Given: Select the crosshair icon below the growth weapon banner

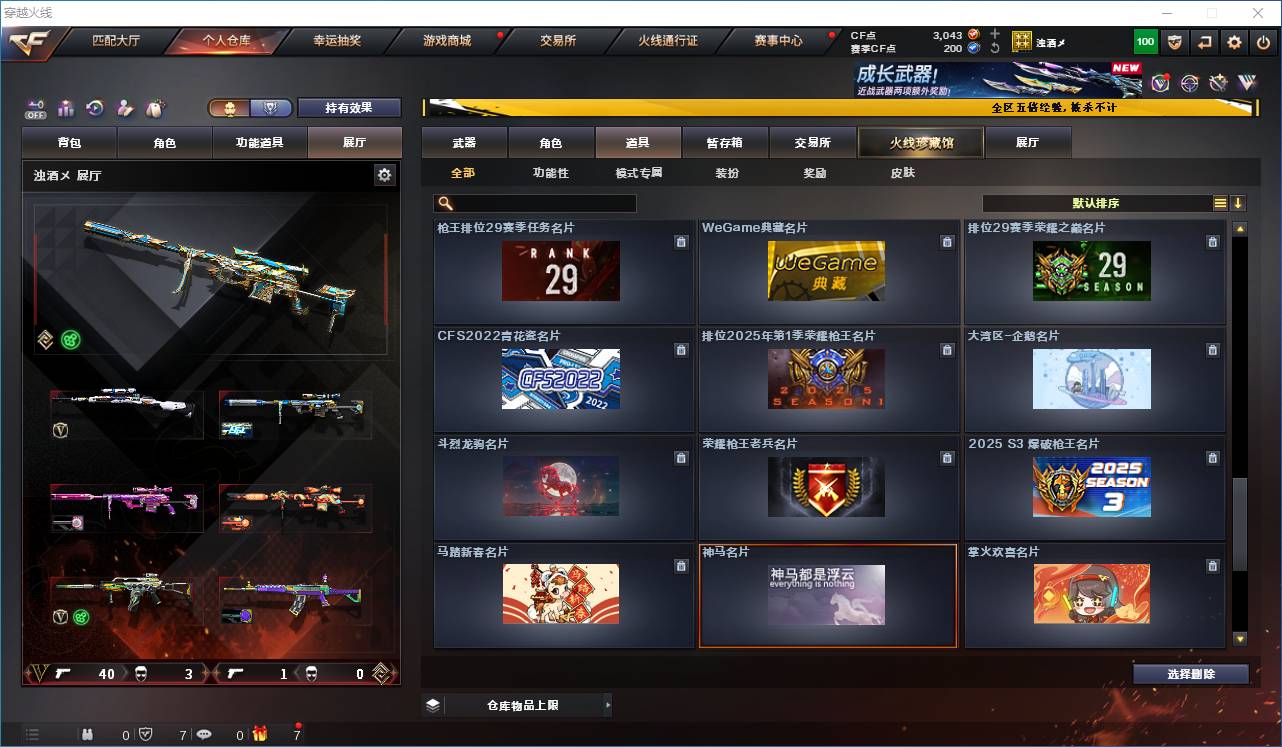Looking at the screenshot, I should [1188, 84].
